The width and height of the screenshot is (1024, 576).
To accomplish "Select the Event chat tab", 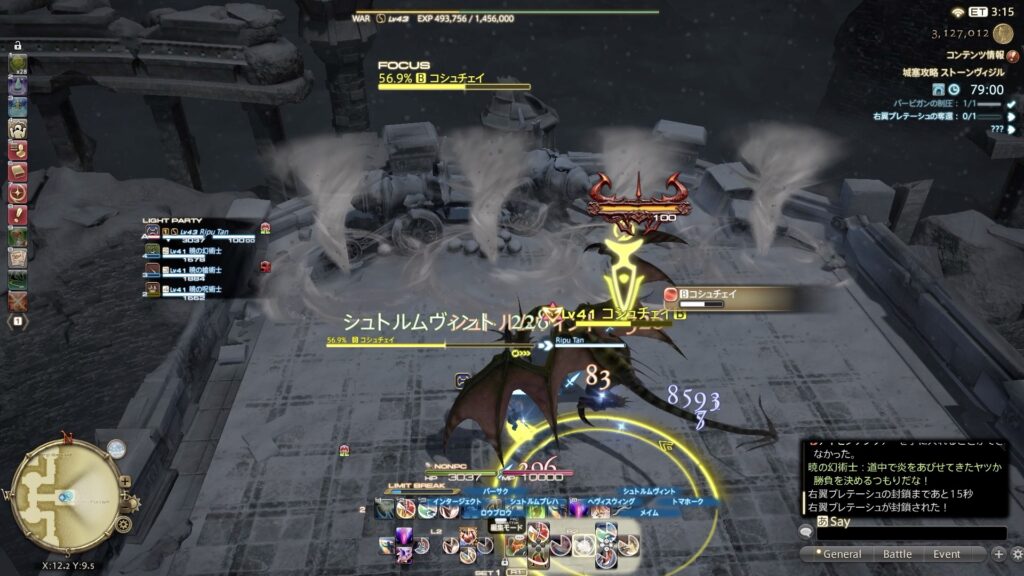I will (947, 554).
